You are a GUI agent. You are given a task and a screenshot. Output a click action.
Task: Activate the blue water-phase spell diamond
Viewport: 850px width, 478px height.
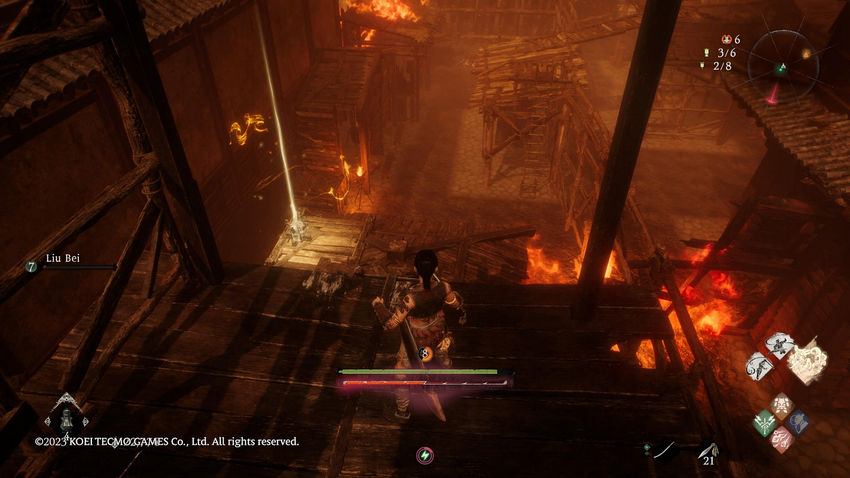point(799,422)
